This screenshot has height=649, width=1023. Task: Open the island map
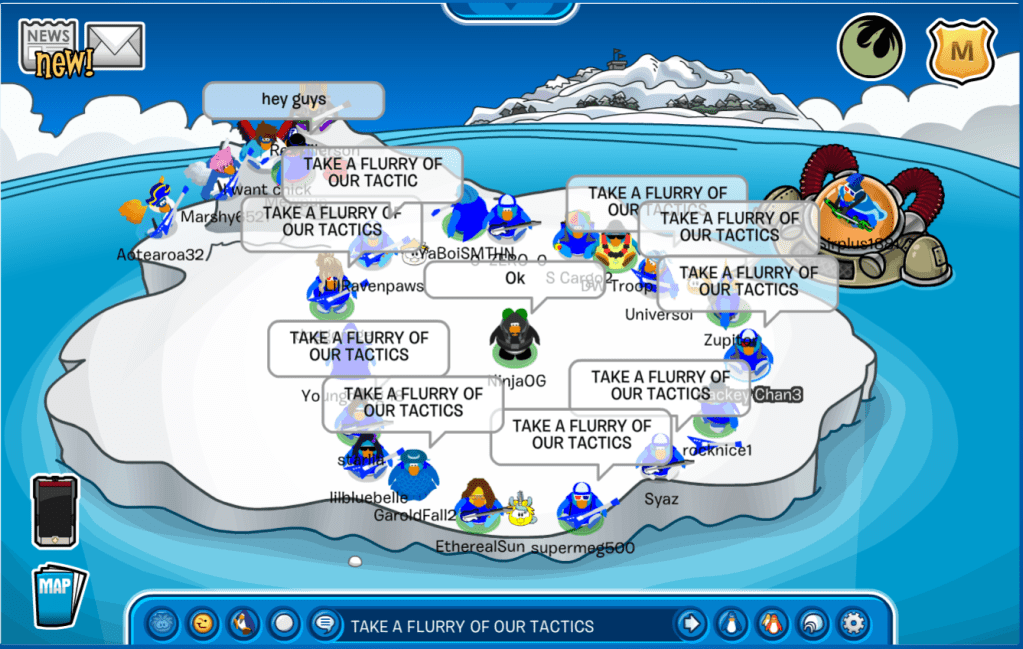tap(59, 597)
